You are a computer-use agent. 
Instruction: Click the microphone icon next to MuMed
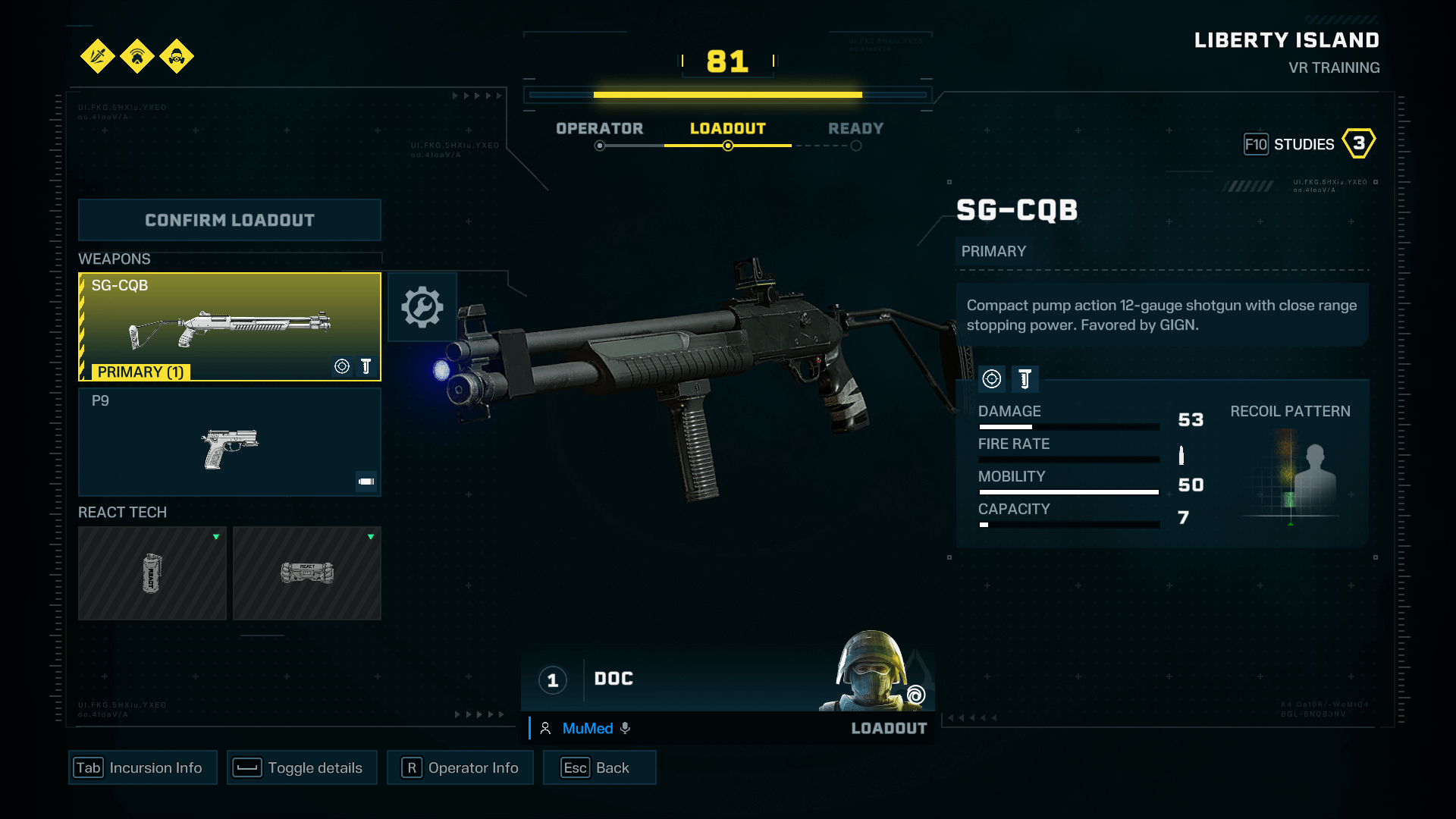pos(625,728)
